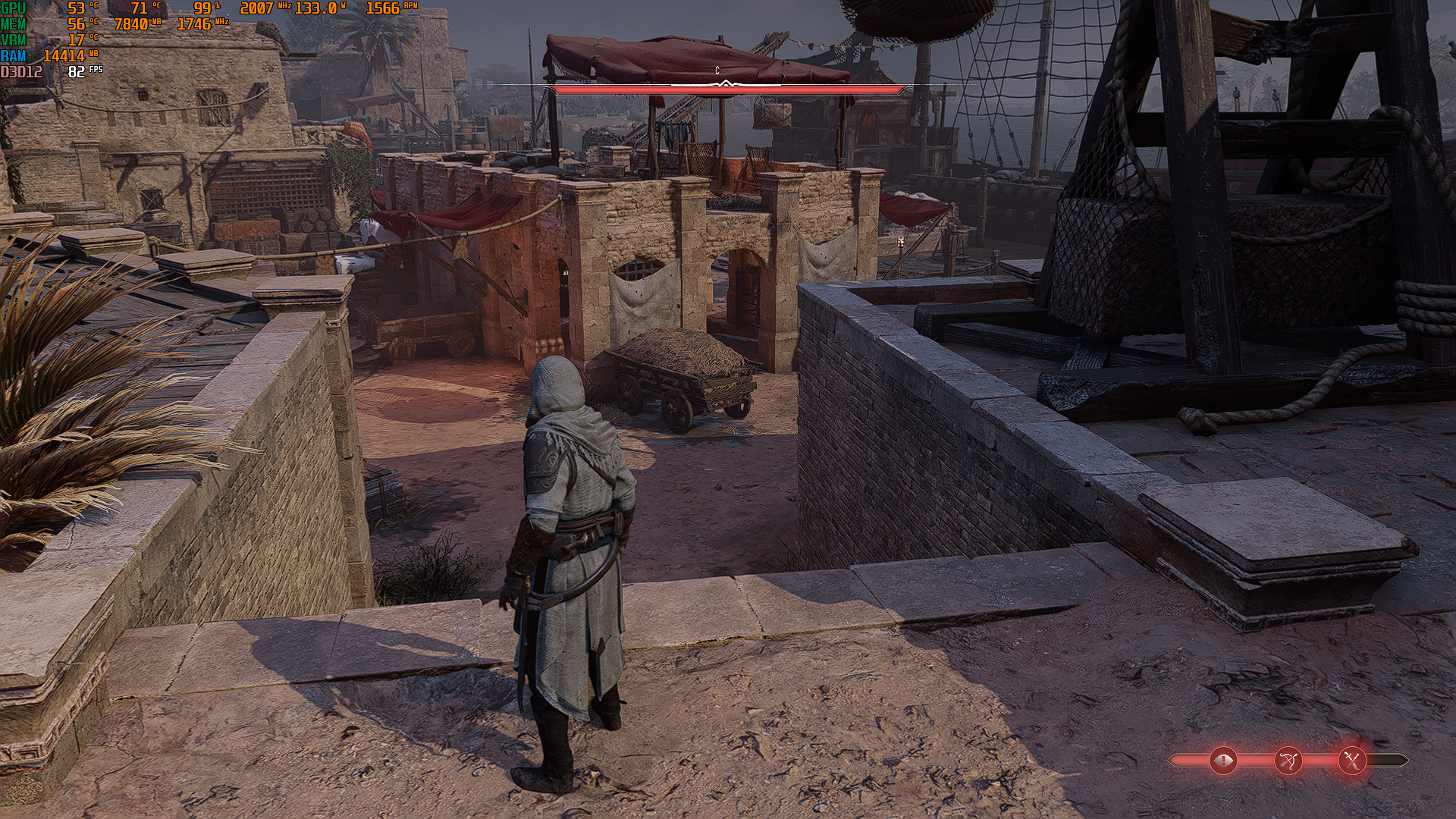Click the crossed swords notoriety icon
The height and width of the screenshot is (819, 1456).
1351,760
